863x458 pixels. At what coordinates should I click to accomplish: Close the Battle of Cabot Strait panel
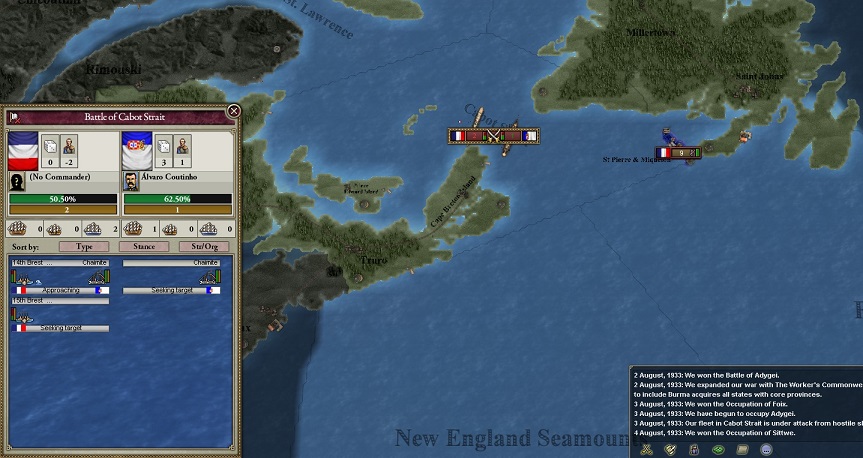(x=234, y=112)
